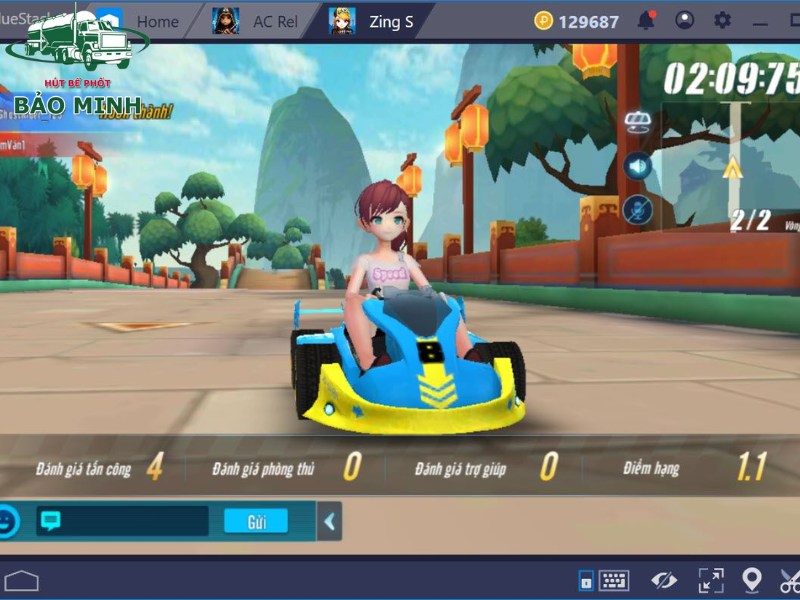Enter fullscreen with the expand icon
Viewport: 800px width, 600px height.
(711, 580)
